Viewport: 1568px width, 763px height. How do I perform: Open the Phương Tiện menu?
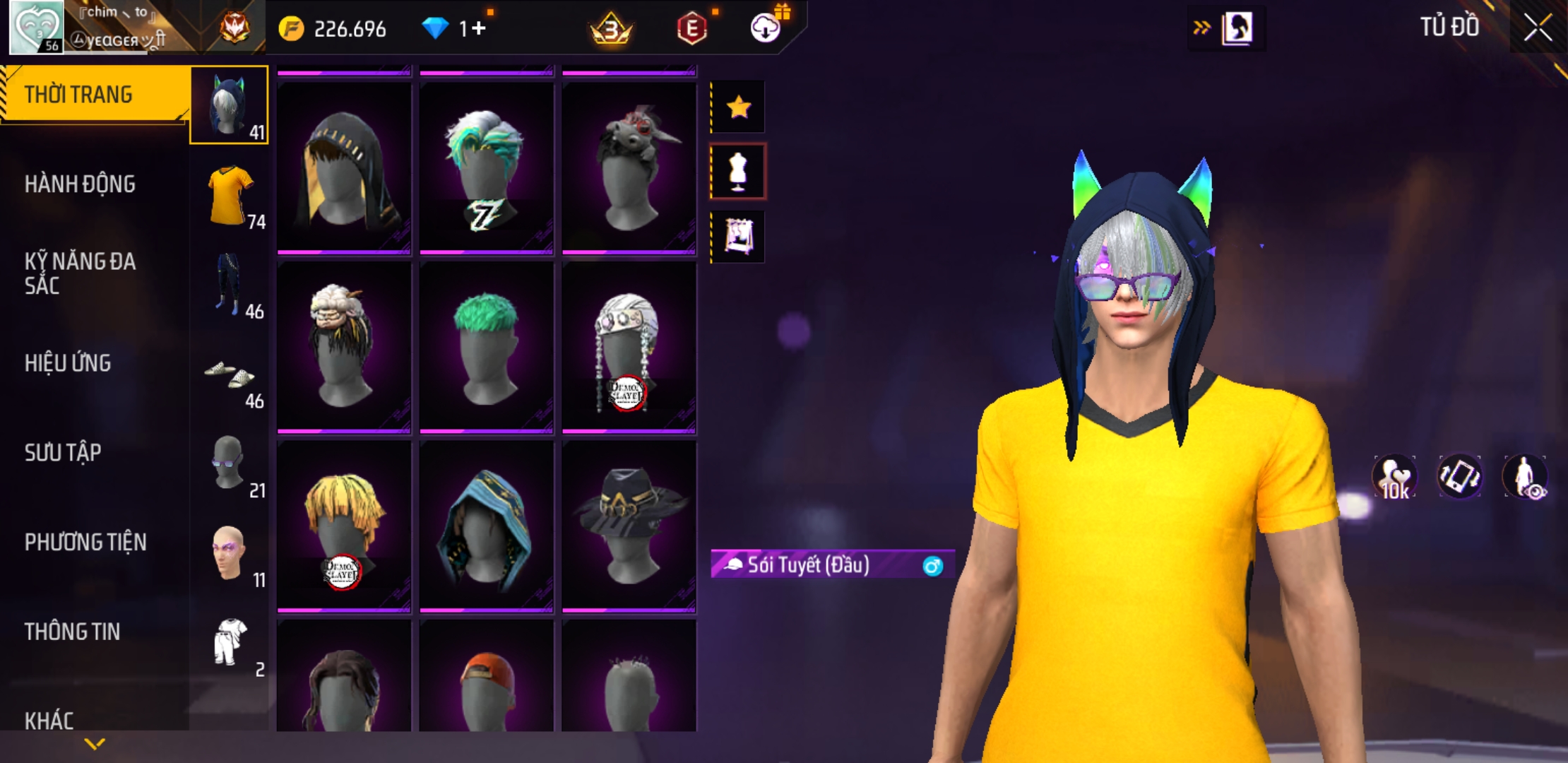(85, 543)
